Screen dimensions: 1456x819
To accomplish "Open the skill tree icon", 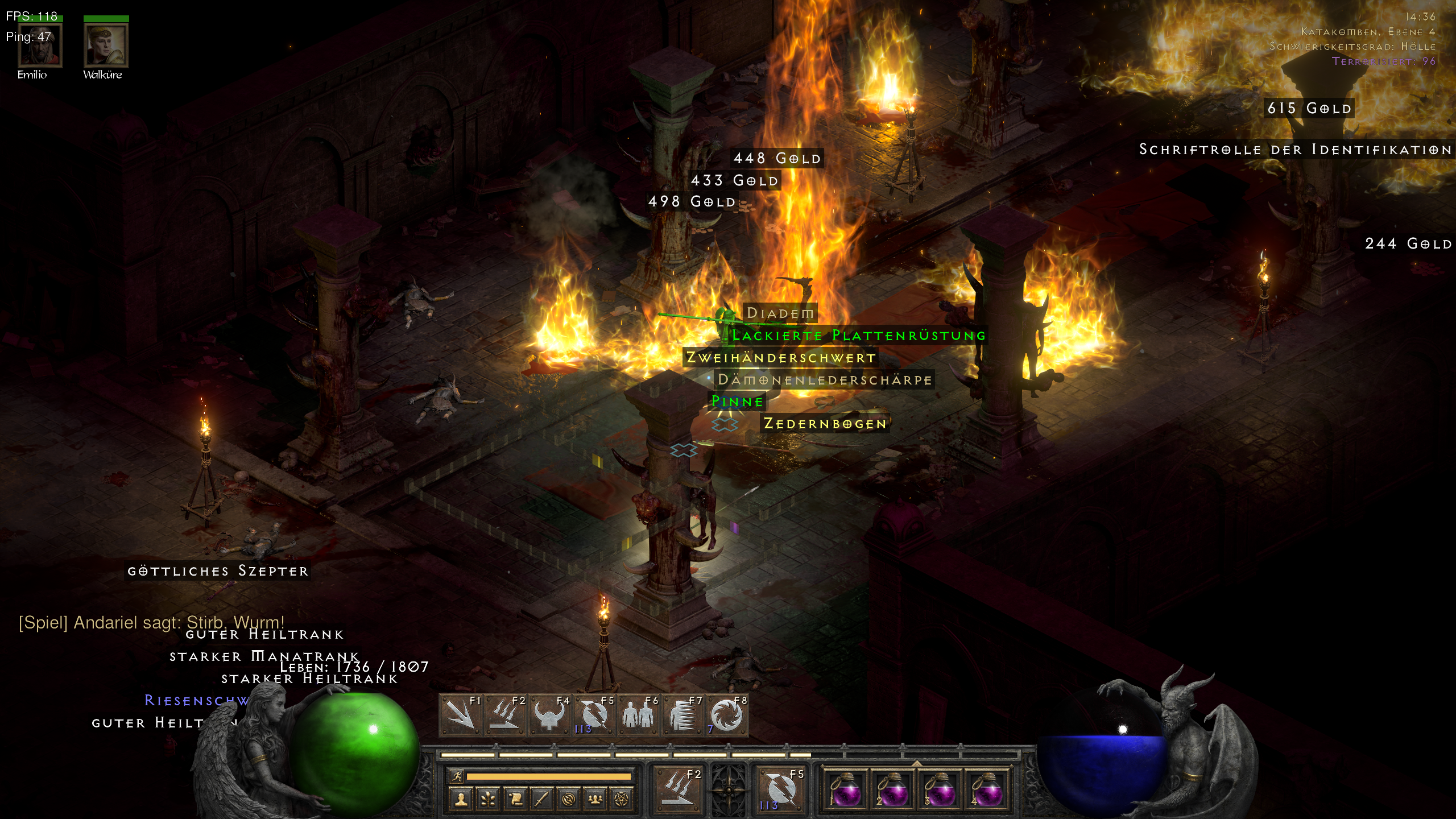I will [487, 799].
